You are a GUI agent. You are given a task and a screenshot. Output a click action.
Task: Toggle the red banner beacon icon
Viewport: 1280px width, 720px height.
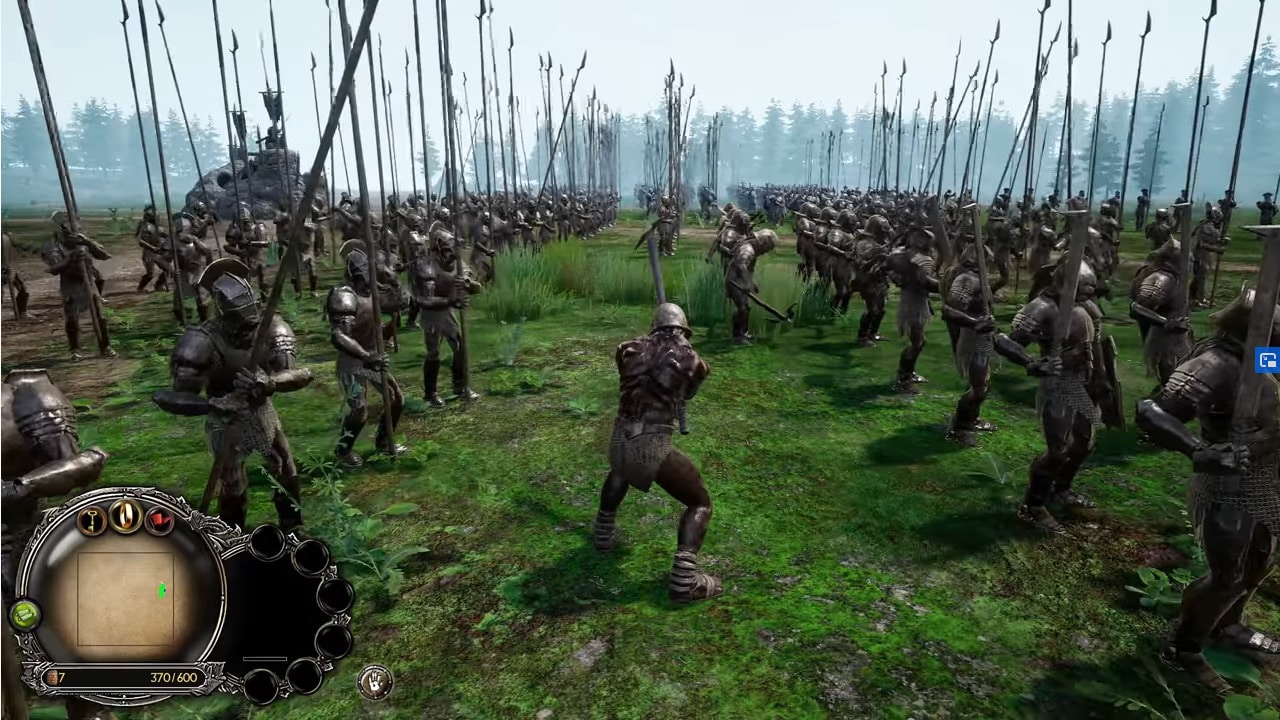[x=159, y=520]
